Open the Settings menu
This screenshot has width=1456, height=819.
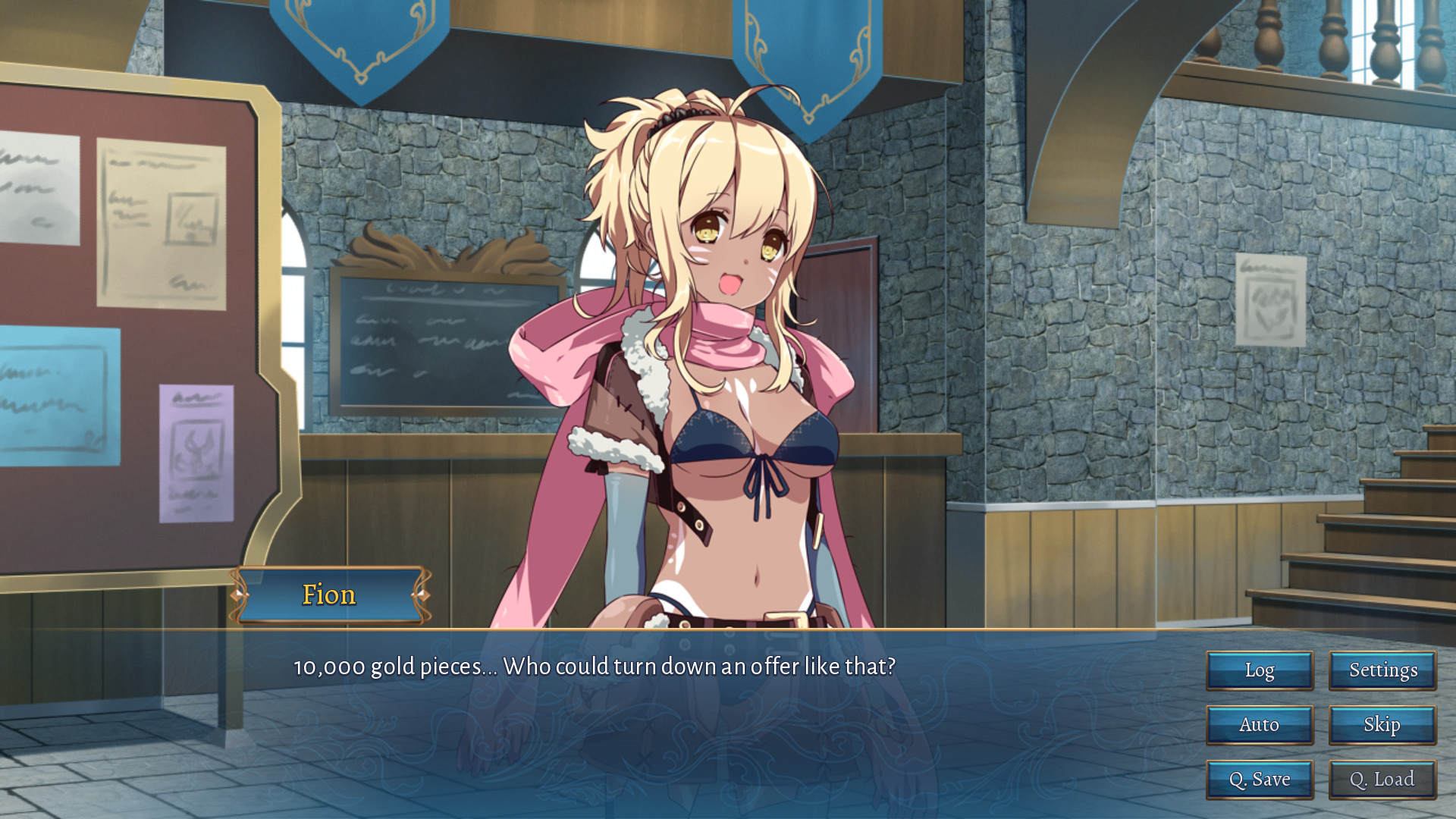(x=1382, y=670)
